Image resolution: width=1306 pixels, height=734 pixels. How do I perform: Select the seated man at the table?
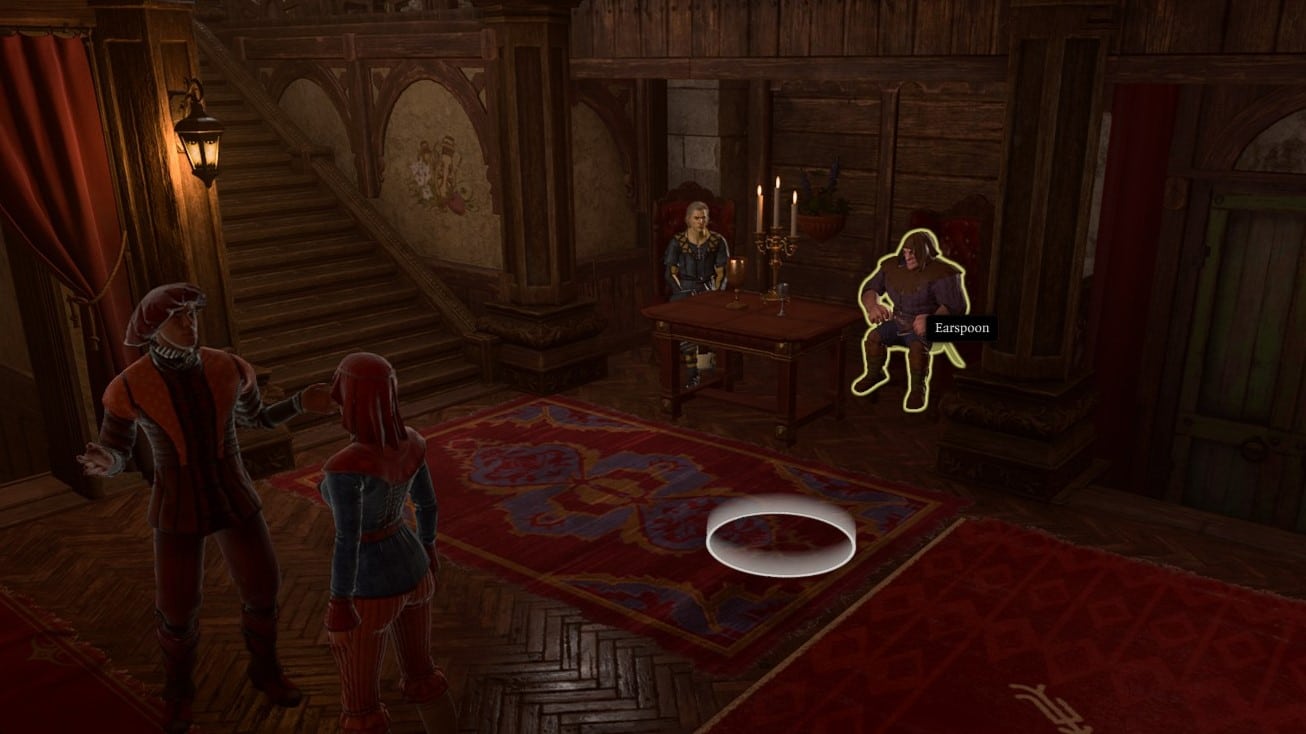pyautogui.click(x=698, y=255)
